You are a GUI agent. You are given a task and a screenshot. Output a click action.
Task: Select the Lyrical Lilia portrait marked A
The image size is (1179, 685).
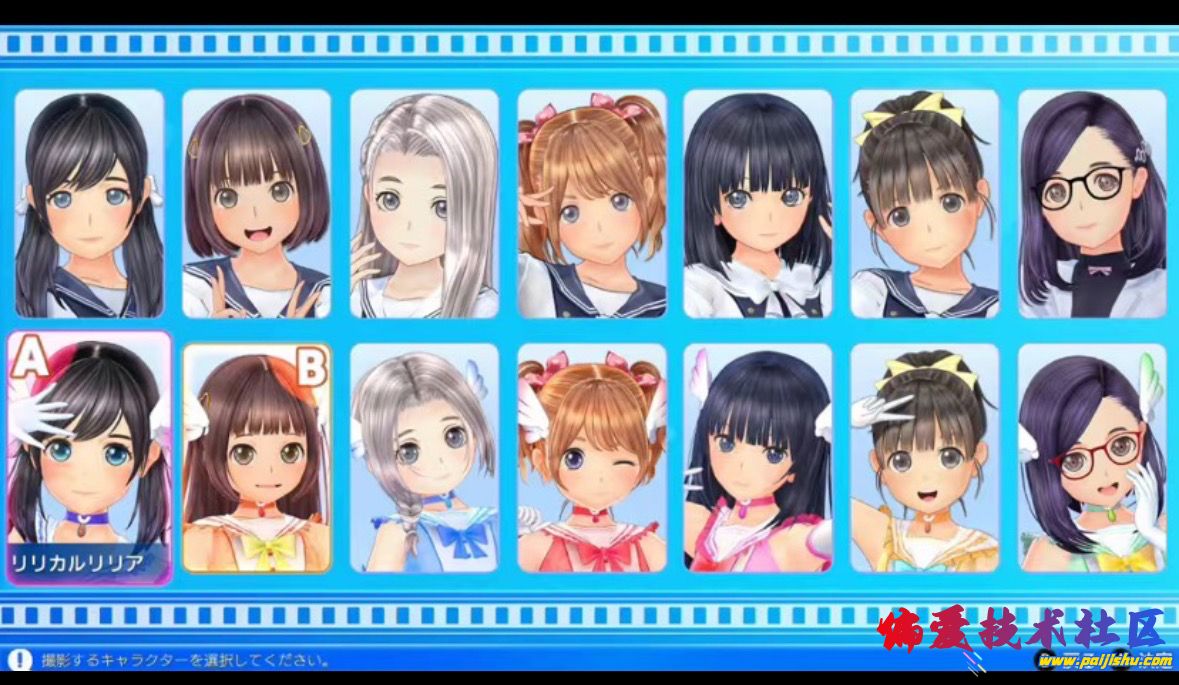point(89,457)
